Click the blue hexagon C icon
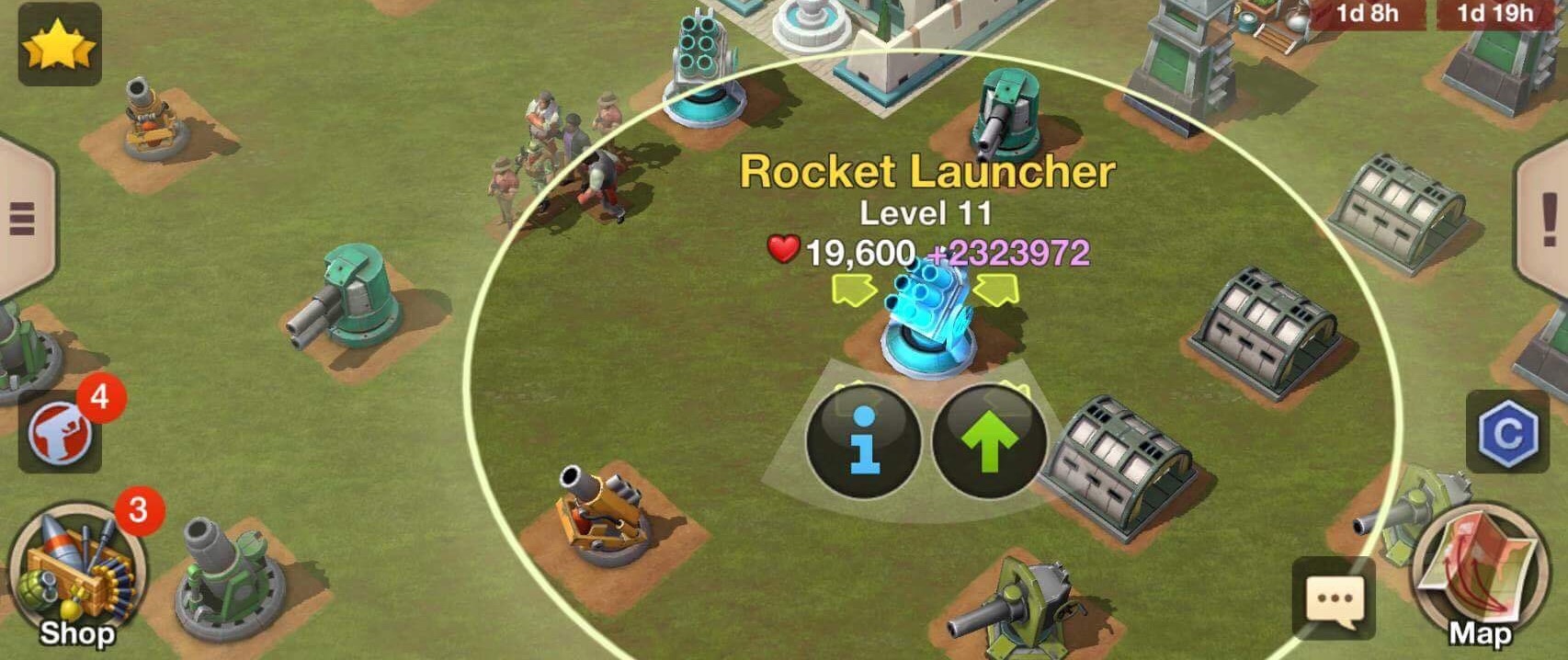 pos(1507,432)
